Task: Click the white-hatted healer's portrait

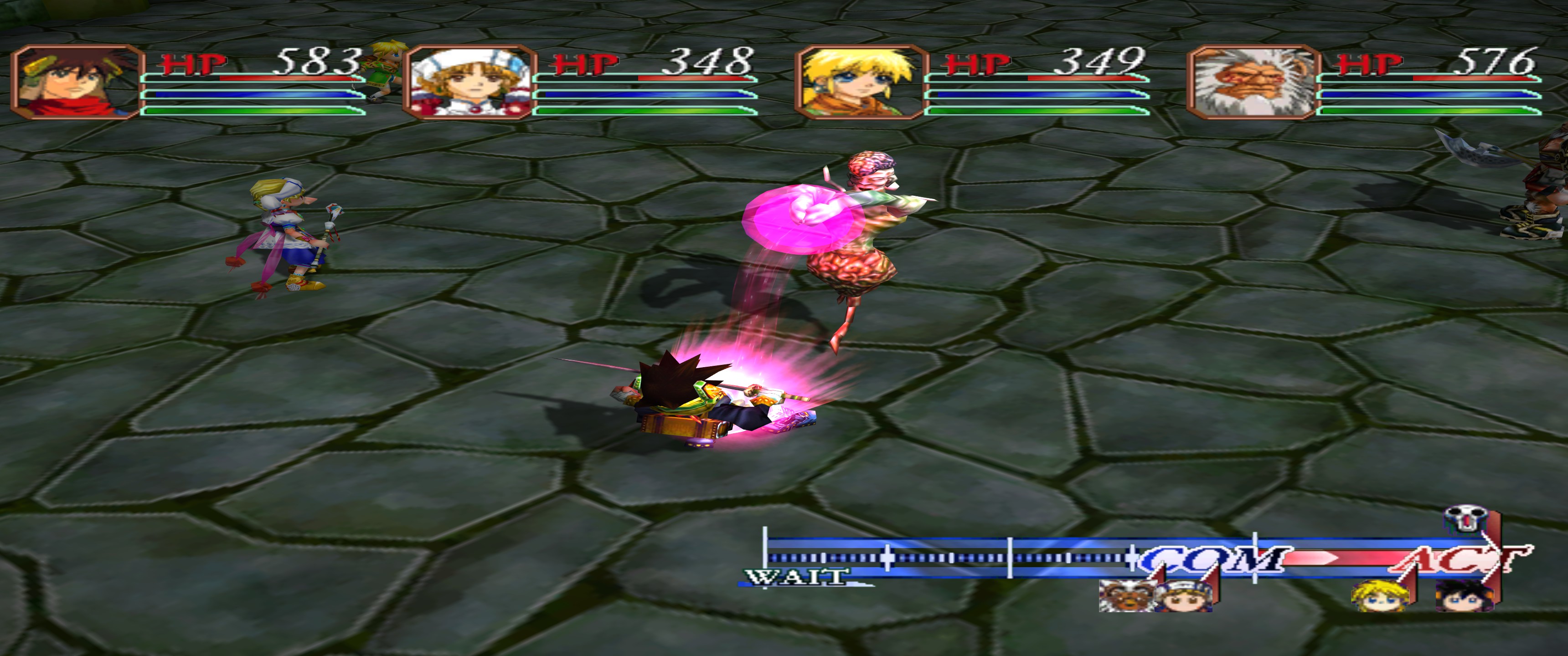Action: pos(469,82)
